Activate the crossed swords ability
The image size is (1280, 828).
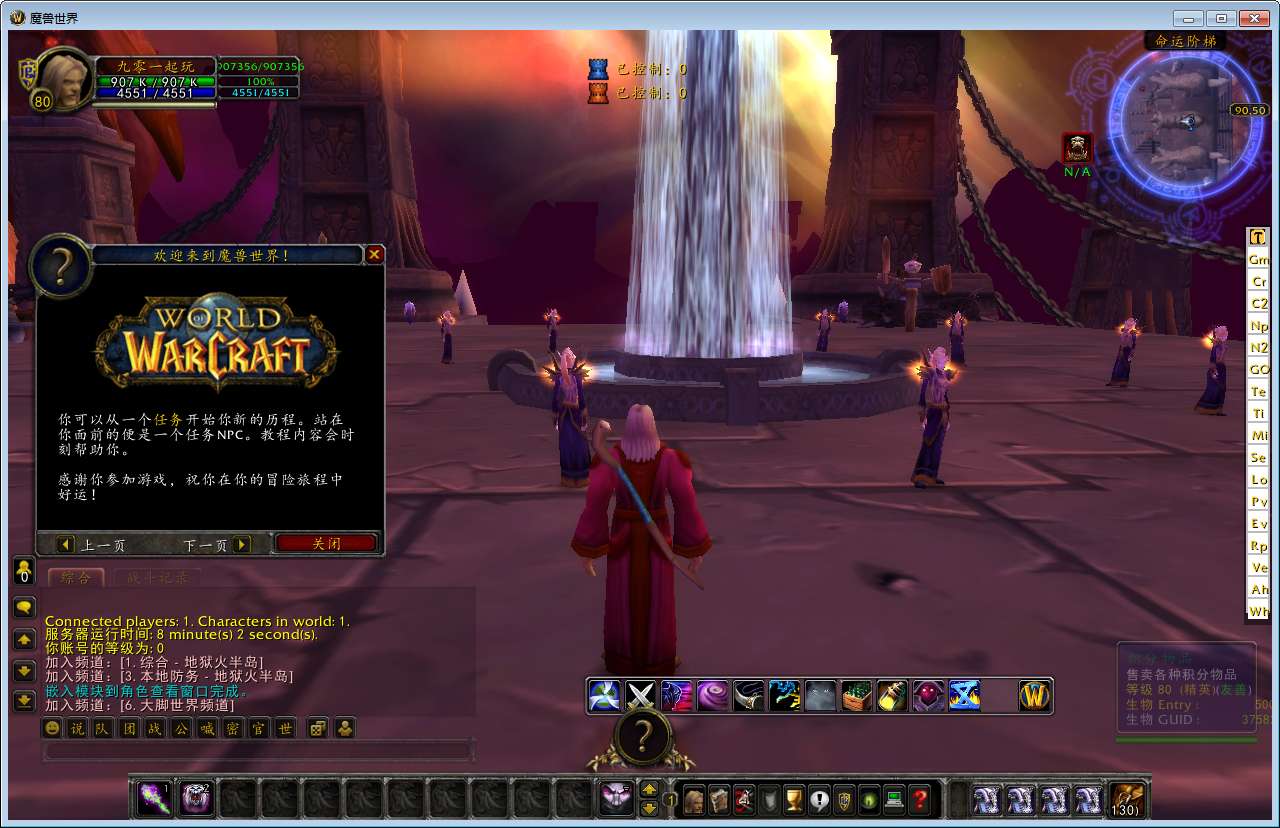[x=640, y=695]
